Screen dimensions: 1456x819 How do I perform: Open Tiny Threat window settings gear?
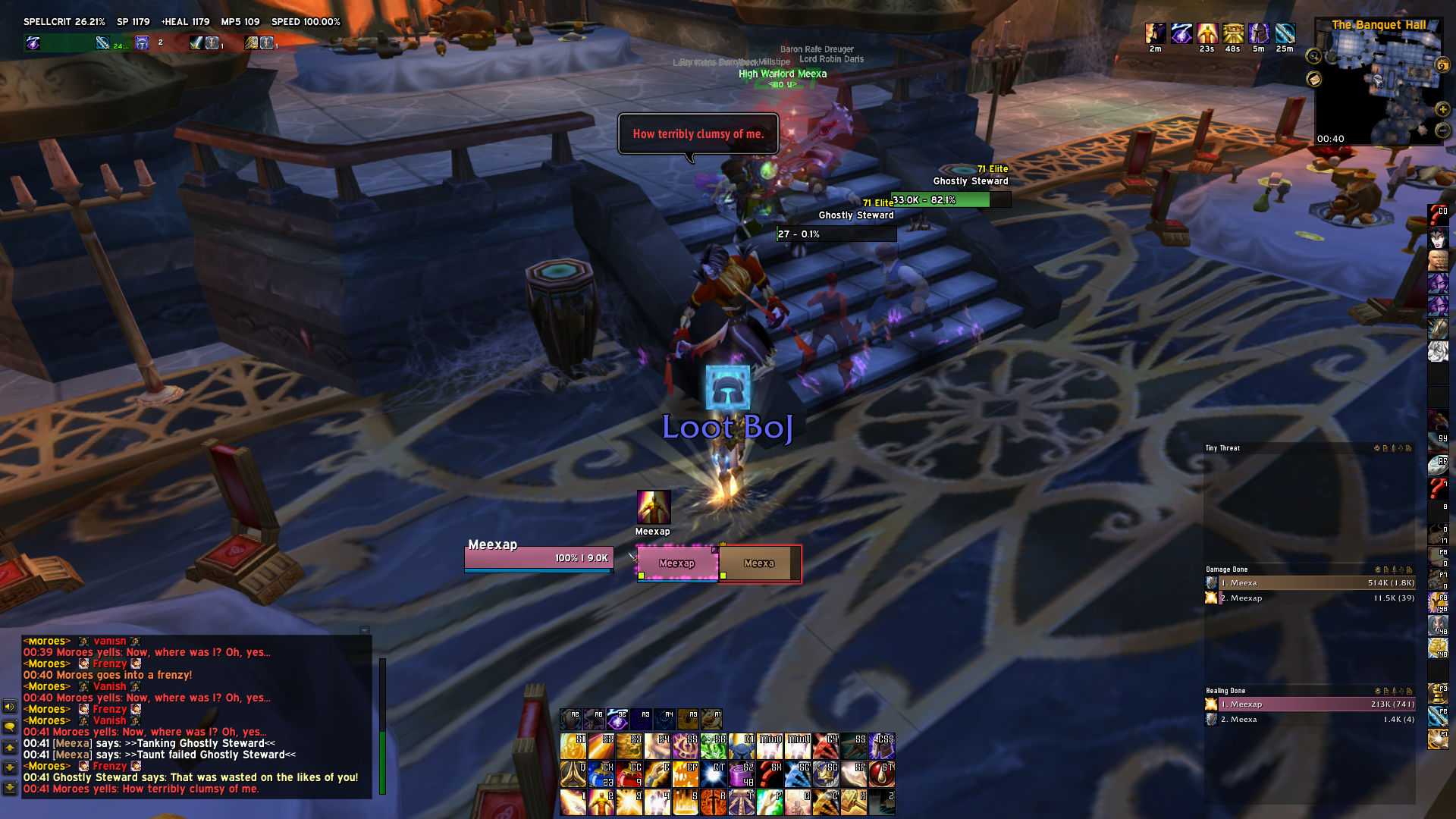[1377, 448]
